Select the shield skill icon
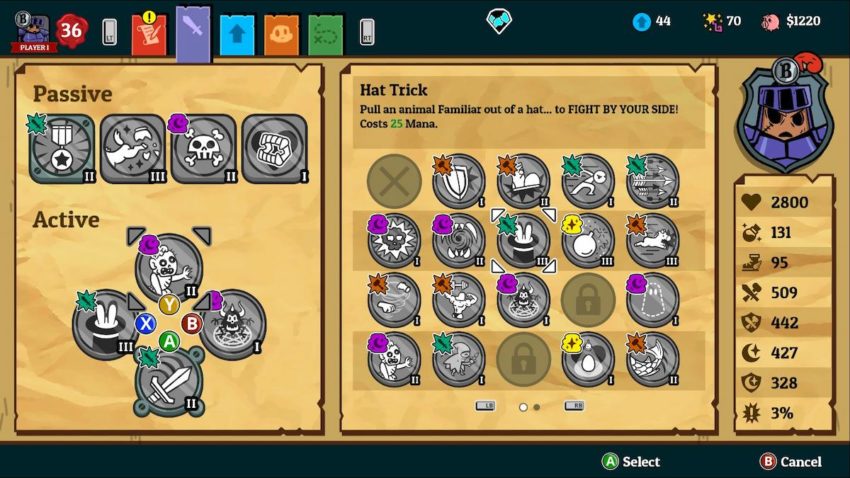Screen dimensions: 850x478 458,182
